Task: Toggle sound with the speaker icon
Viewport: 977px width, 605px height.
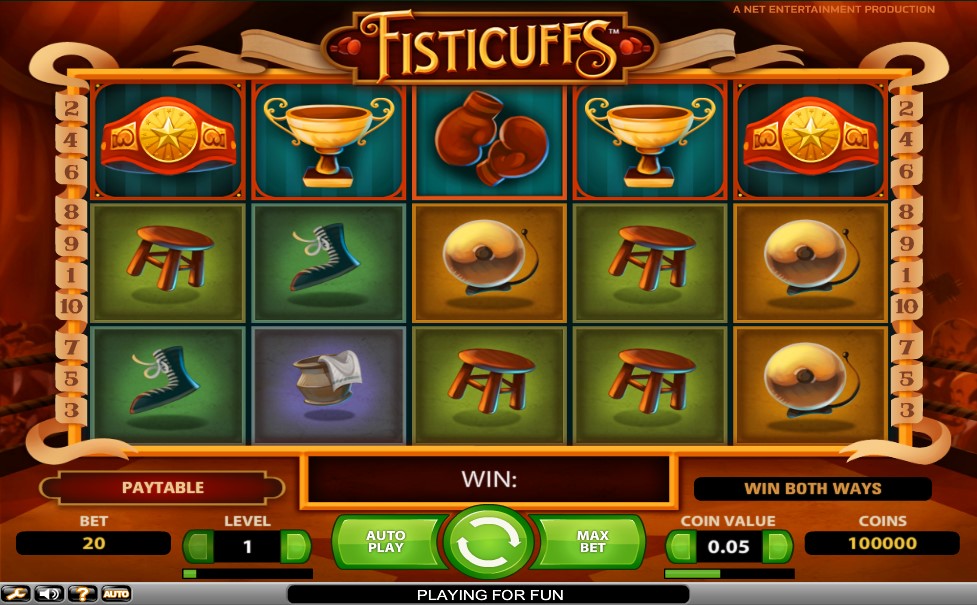Action: pyautogui.click(x=49, y=594)
